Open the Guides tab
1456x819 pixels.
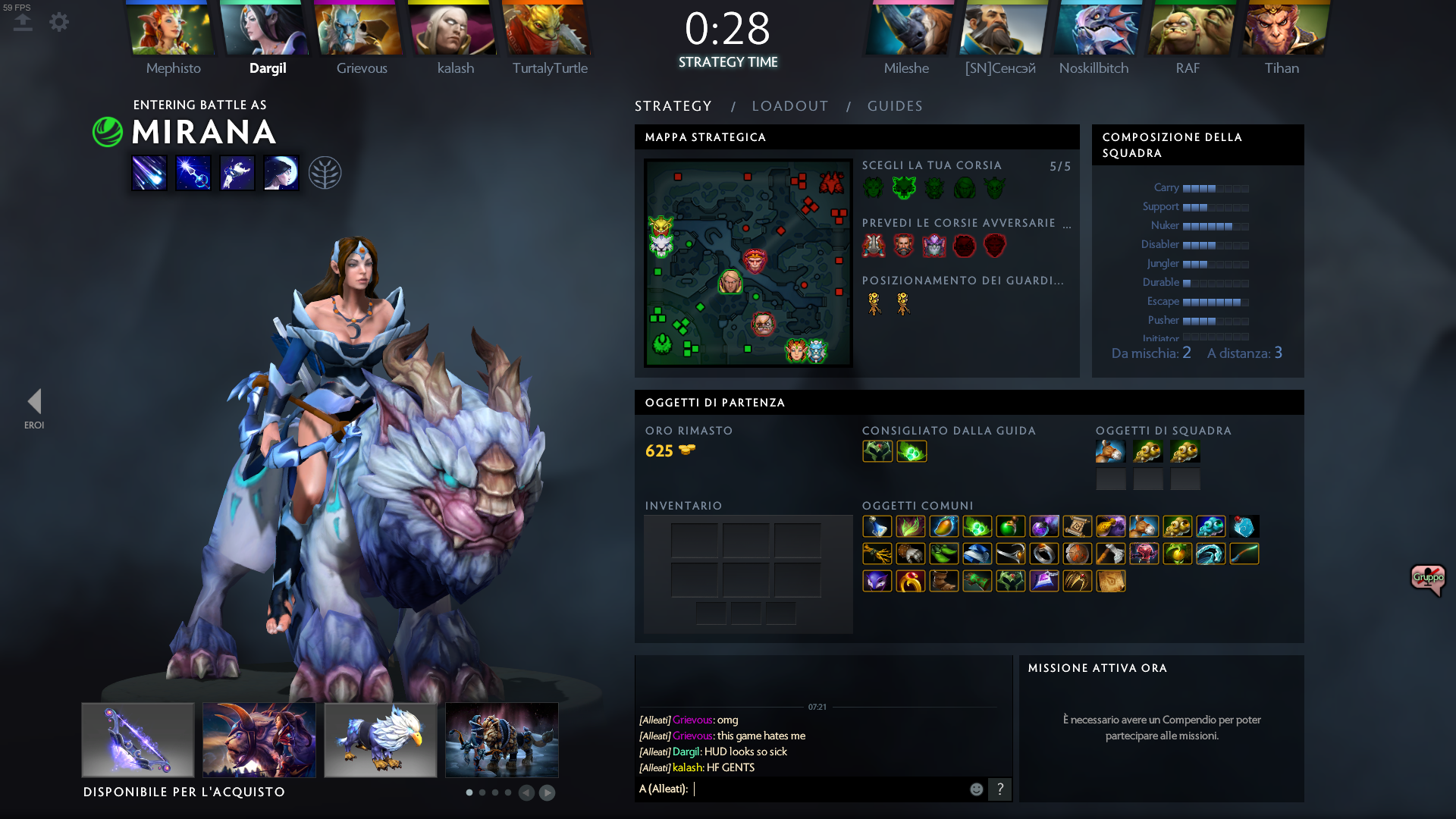(x=895, y=106)
